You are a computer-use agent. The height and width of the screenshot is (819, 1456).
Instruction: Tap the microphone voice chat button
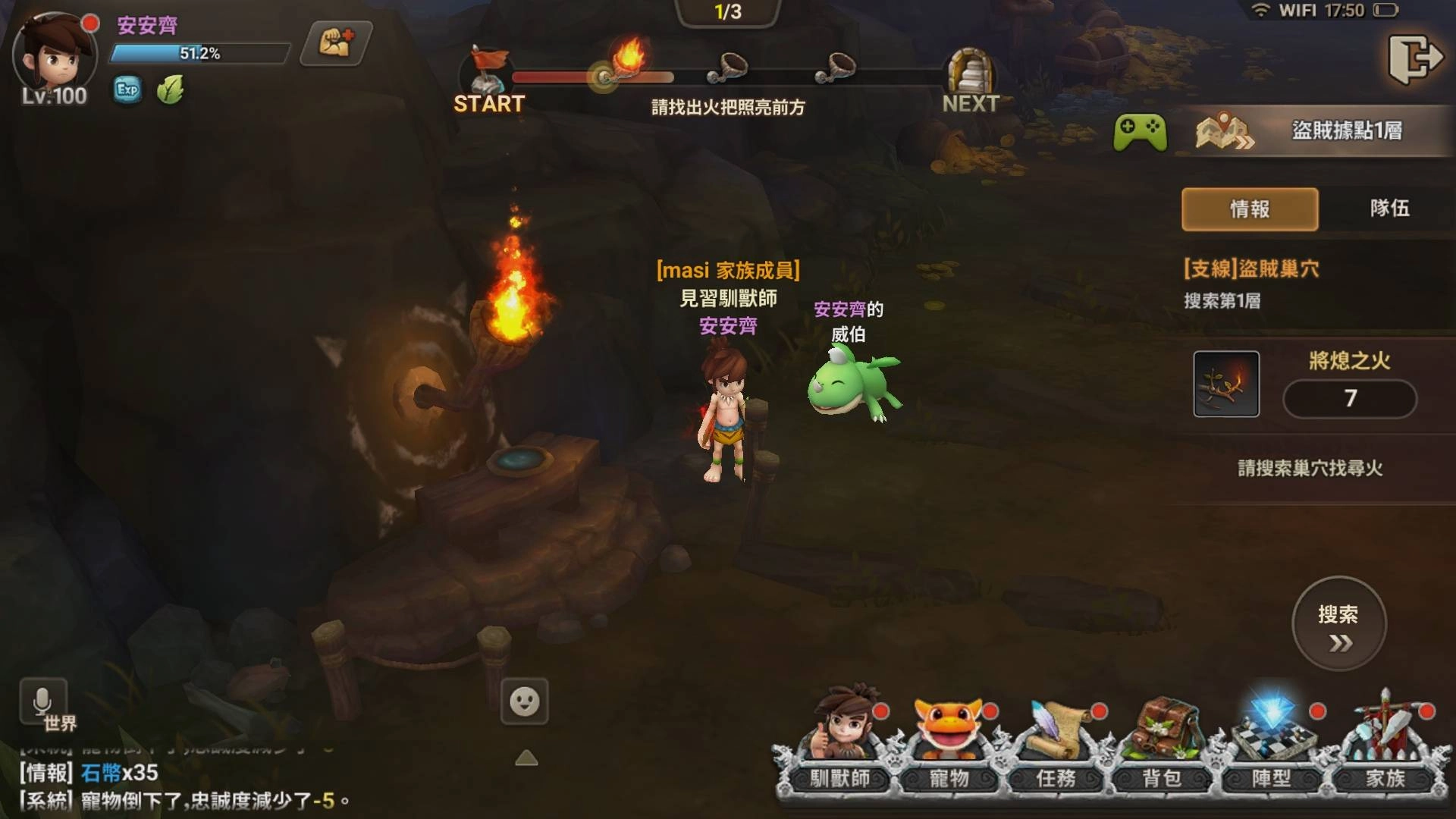pyautogui.click(x=42, y=701)
